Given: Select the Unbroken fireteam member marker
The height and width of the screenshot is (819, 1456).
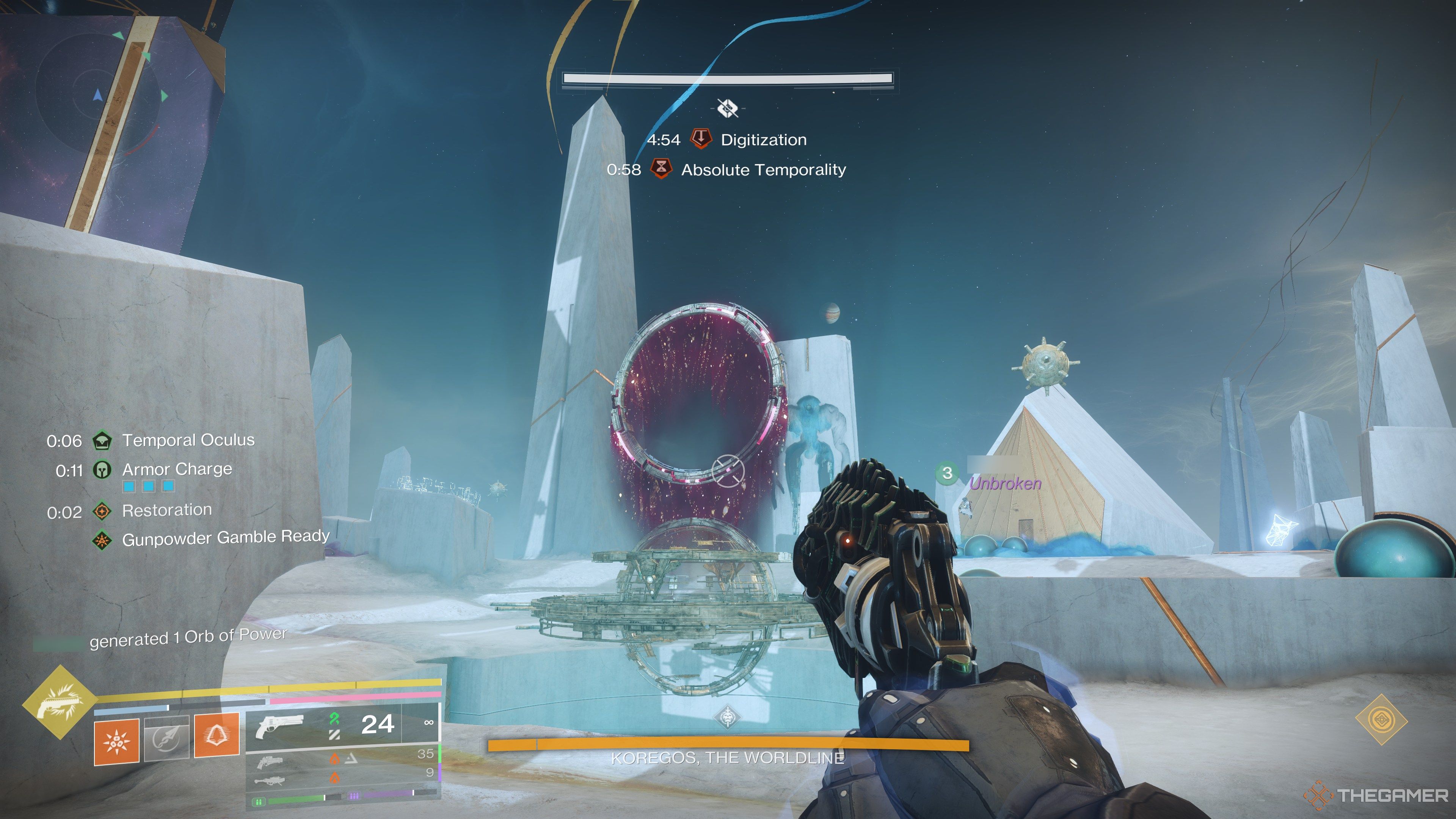Looking at the screenshot, I should [947, 473].
